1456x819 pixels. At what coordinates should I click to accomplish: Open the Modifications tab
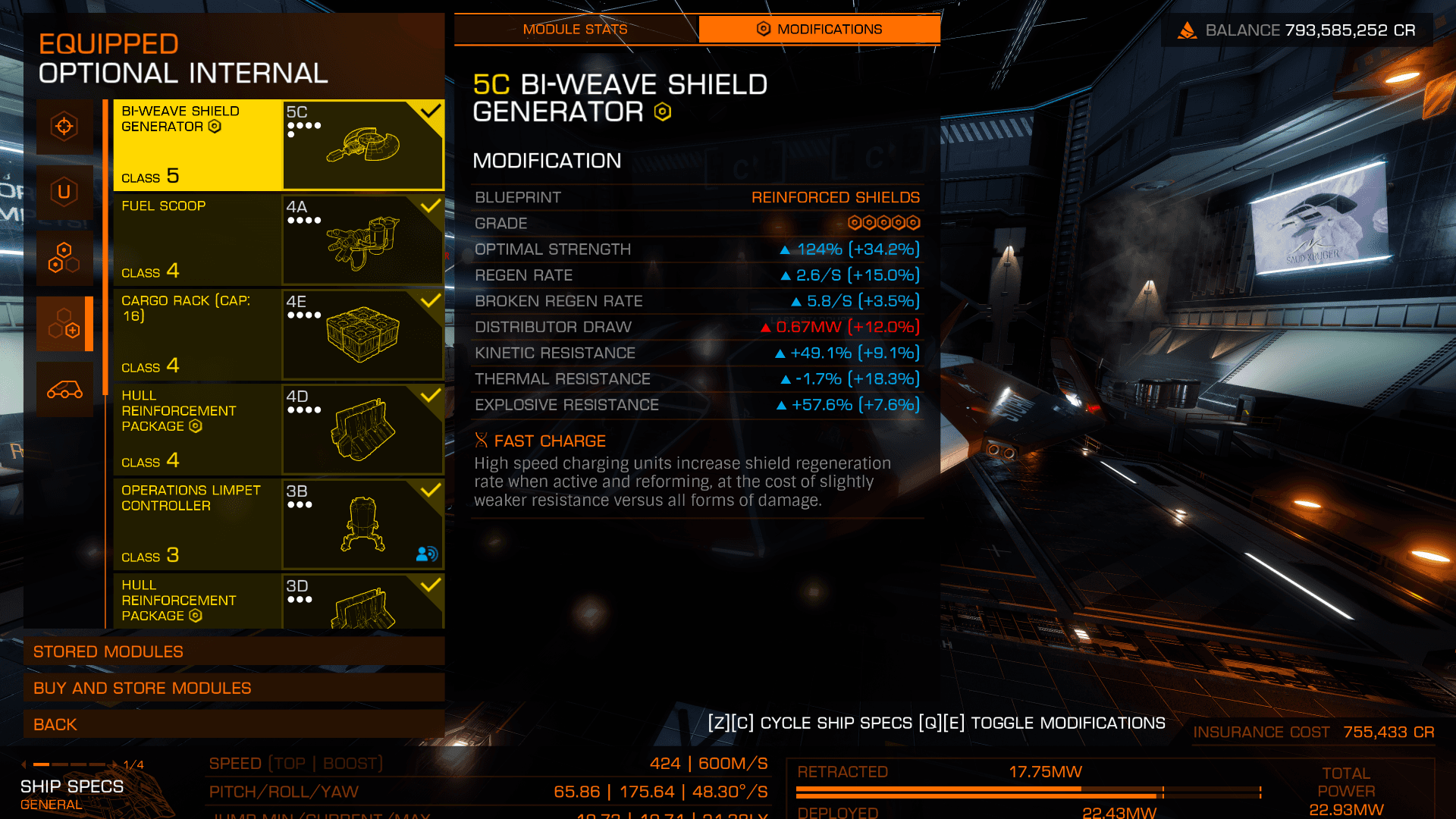pyautogui.click(x=819, y=30)
